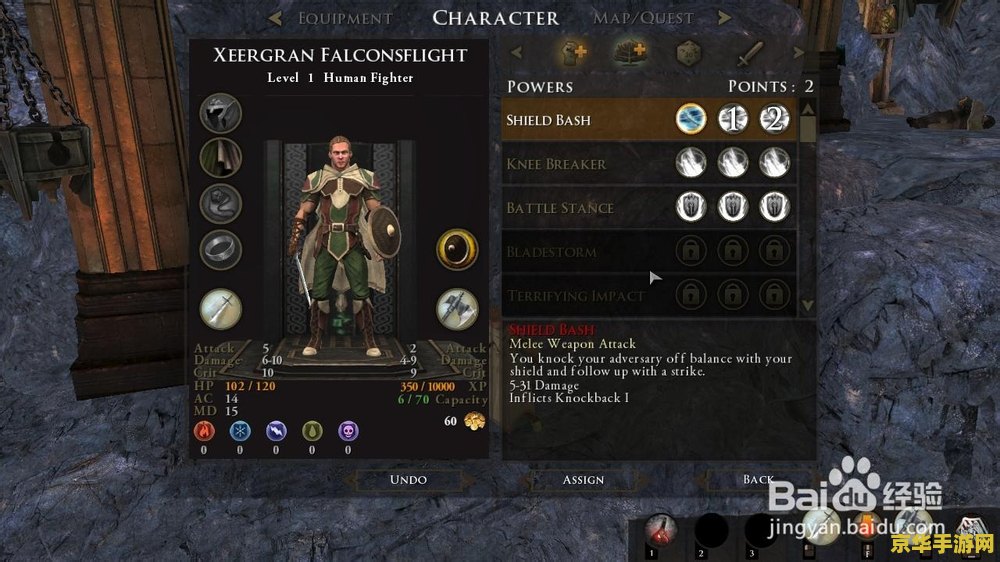1000x562 pixels.
Task: Open the Map/Quest tab
Action: click(644, 18)
